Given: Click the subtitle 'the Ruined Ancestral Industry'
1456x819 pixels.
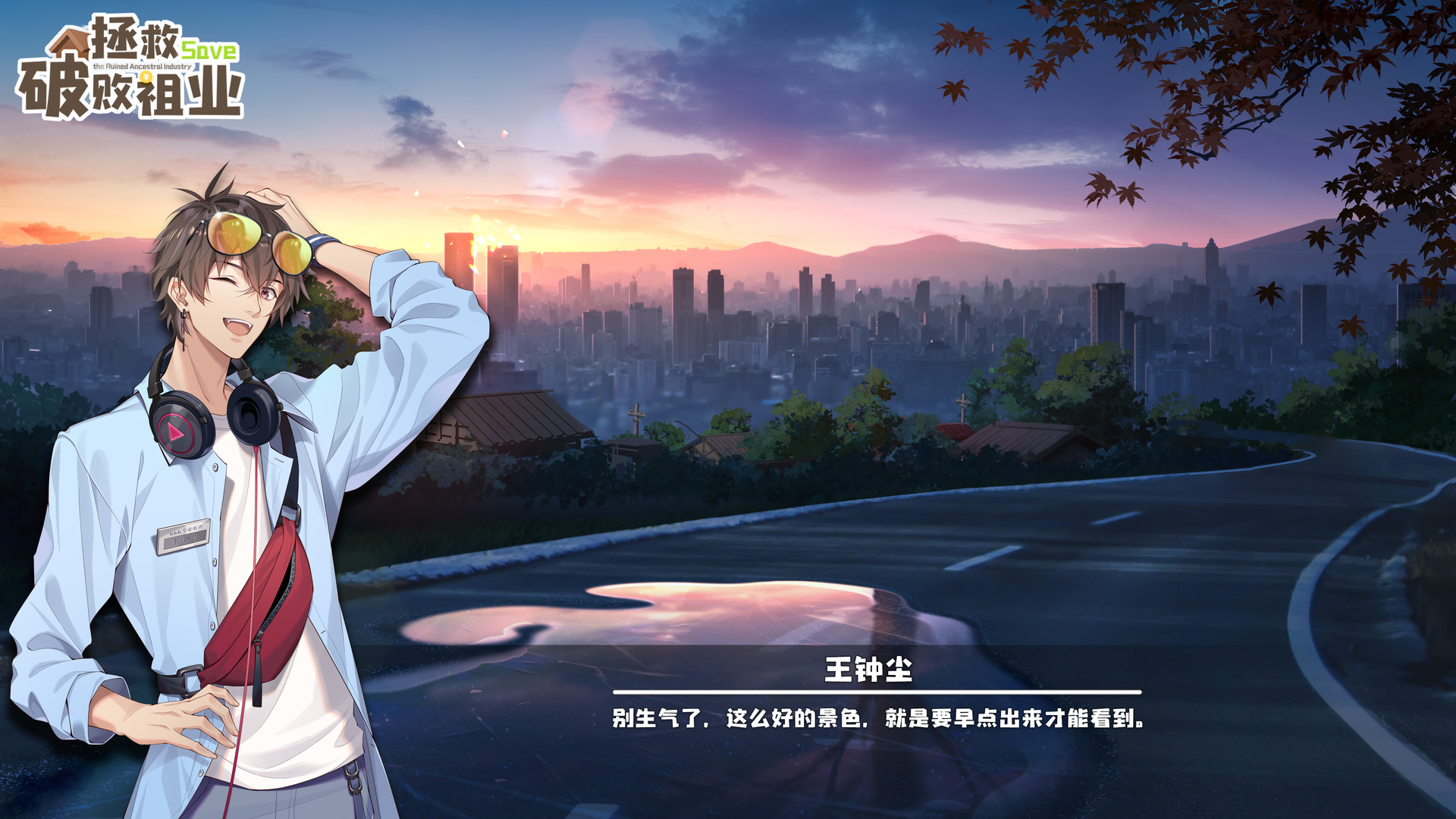Looking at the screenshot, I should (x=142, y=67).
